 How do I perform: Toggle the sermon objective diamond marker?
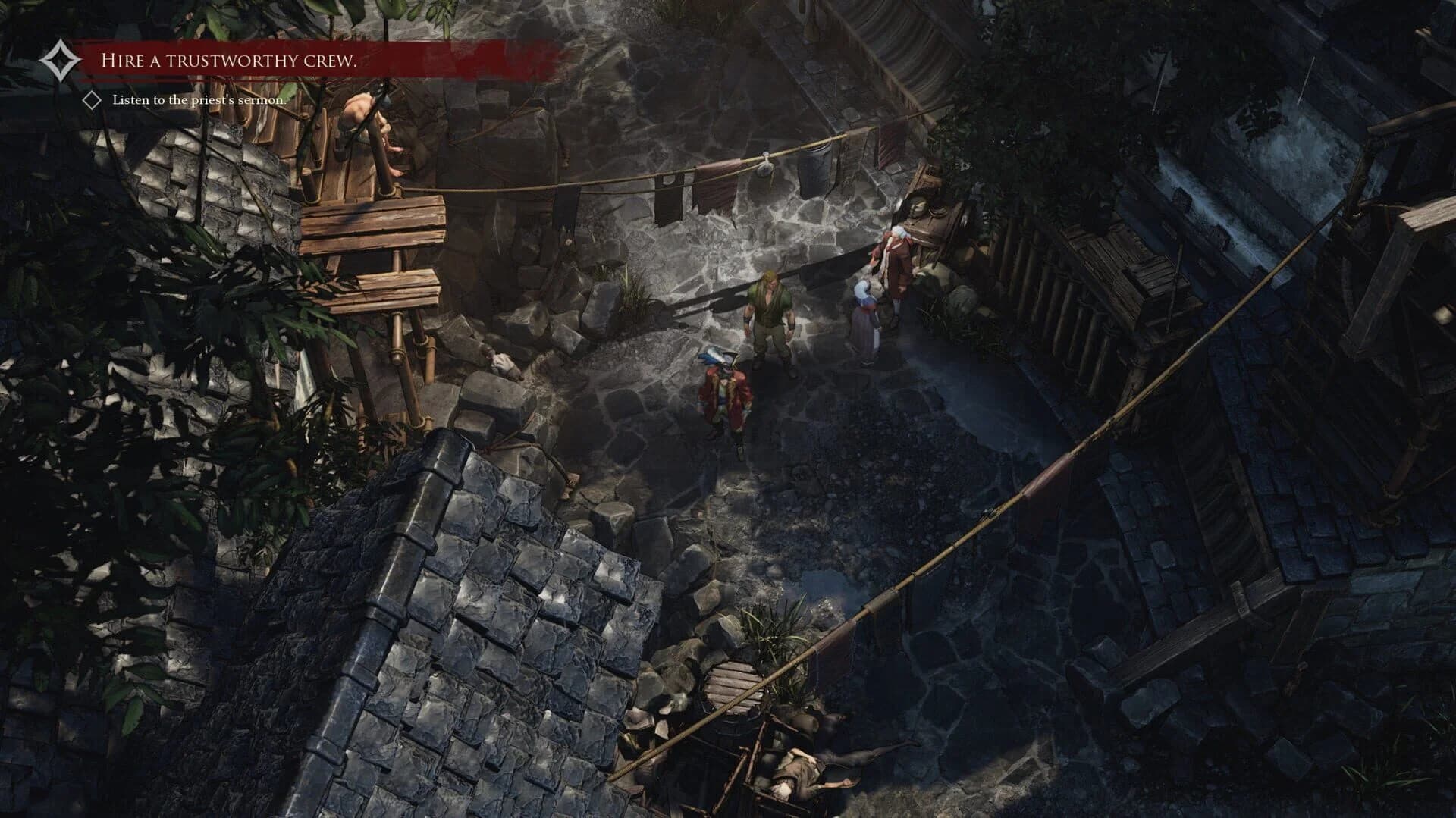tap(91, 98)
